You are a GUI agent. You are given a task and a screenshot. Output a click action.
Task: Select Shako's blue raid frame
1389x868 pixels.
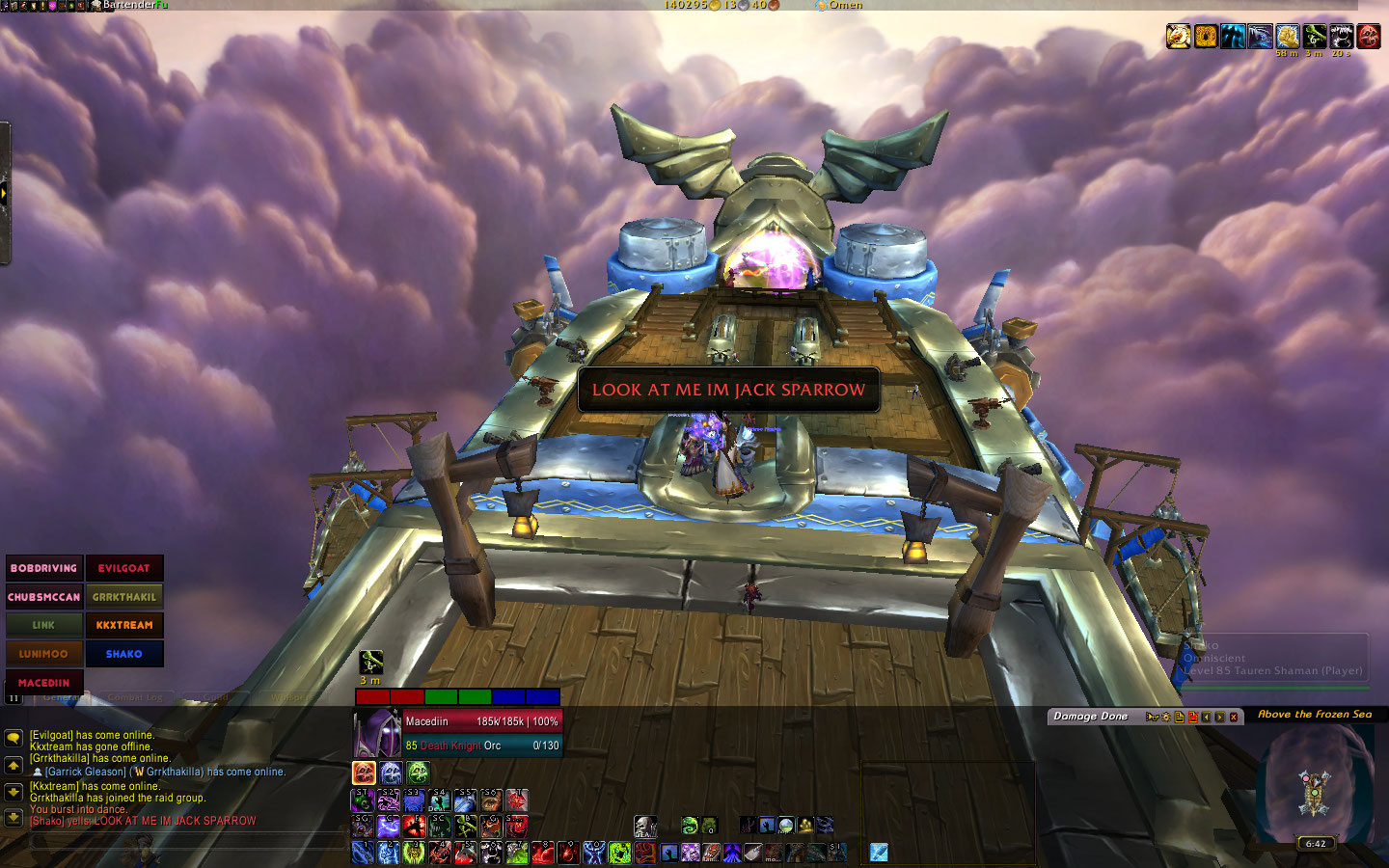tap(124, 654)
